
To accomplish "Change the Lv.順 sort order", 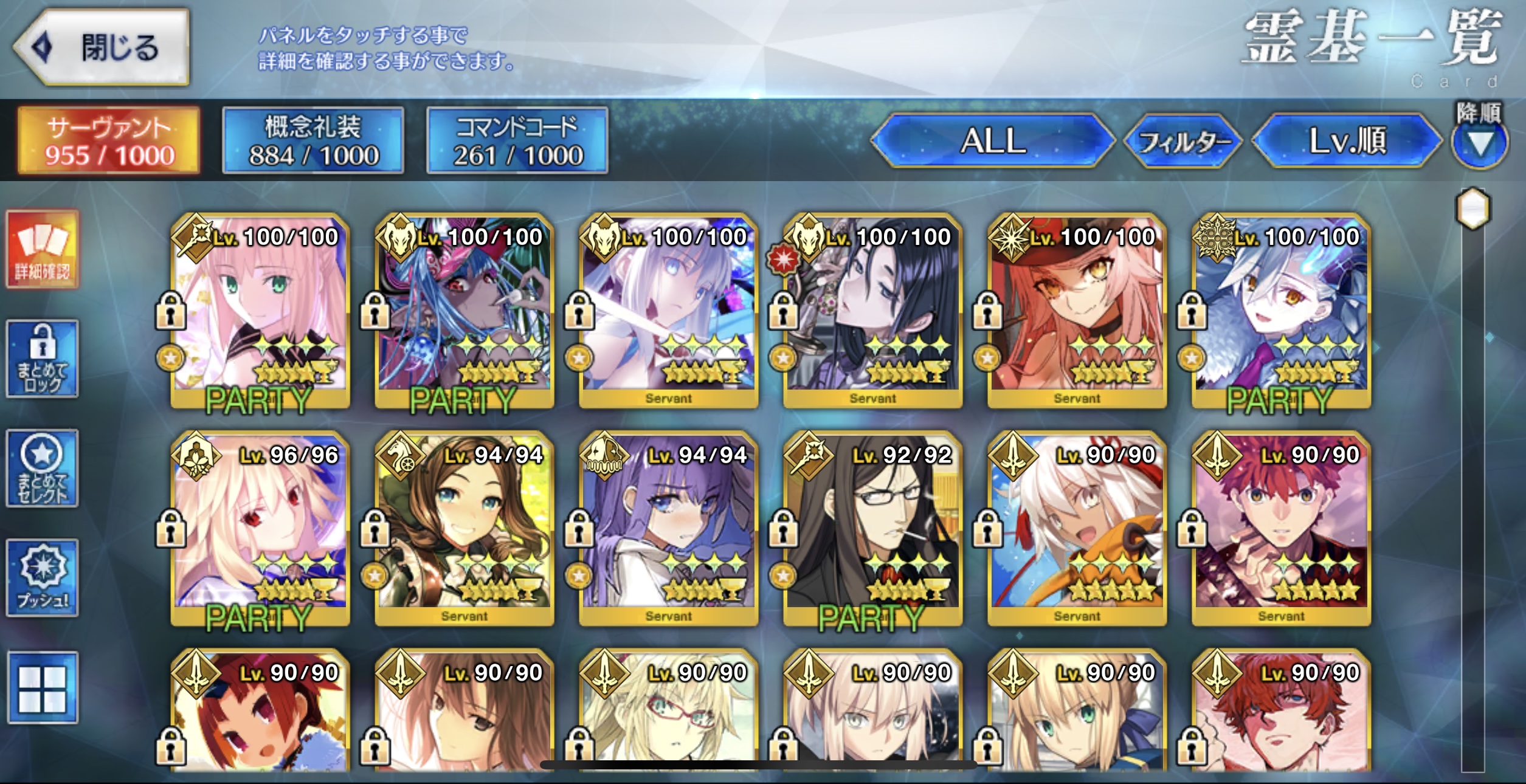I will pos(1347,141).
